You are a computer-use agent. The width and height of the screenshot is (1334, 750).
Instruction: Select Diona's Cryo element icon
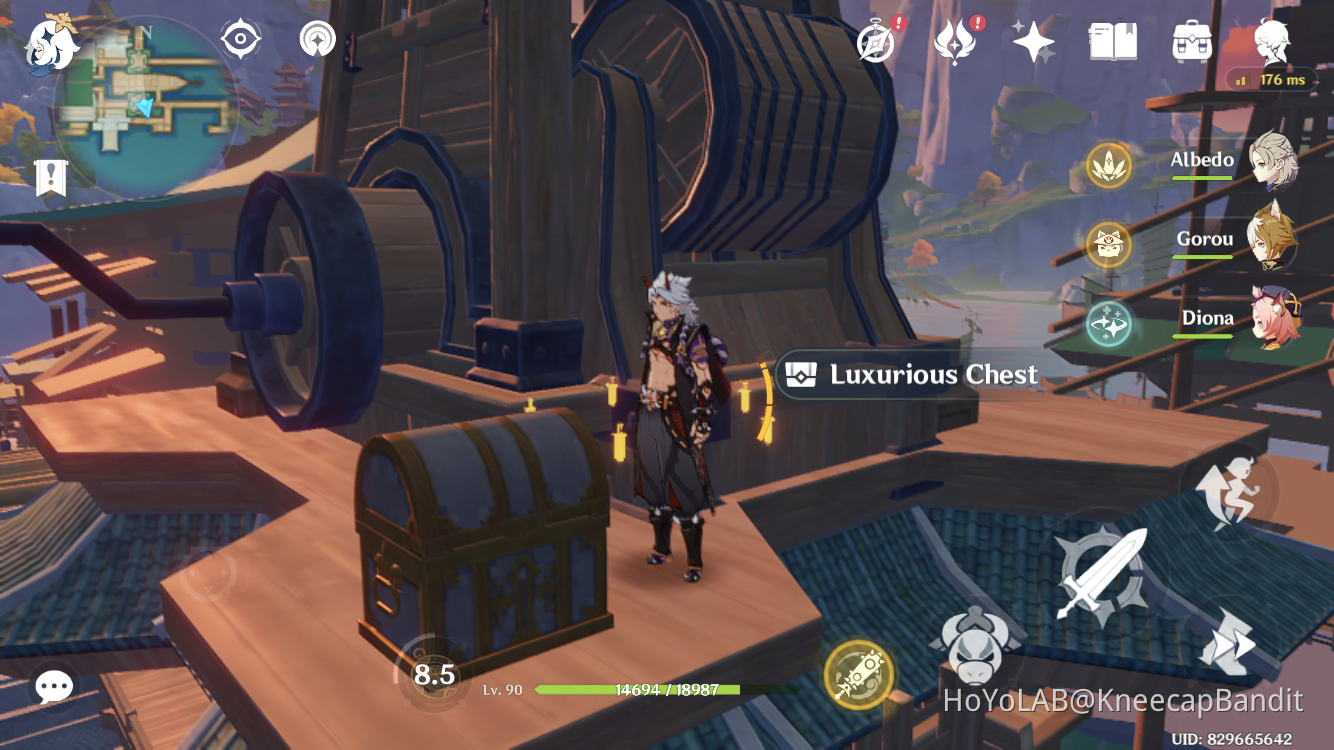[1109, 324]
